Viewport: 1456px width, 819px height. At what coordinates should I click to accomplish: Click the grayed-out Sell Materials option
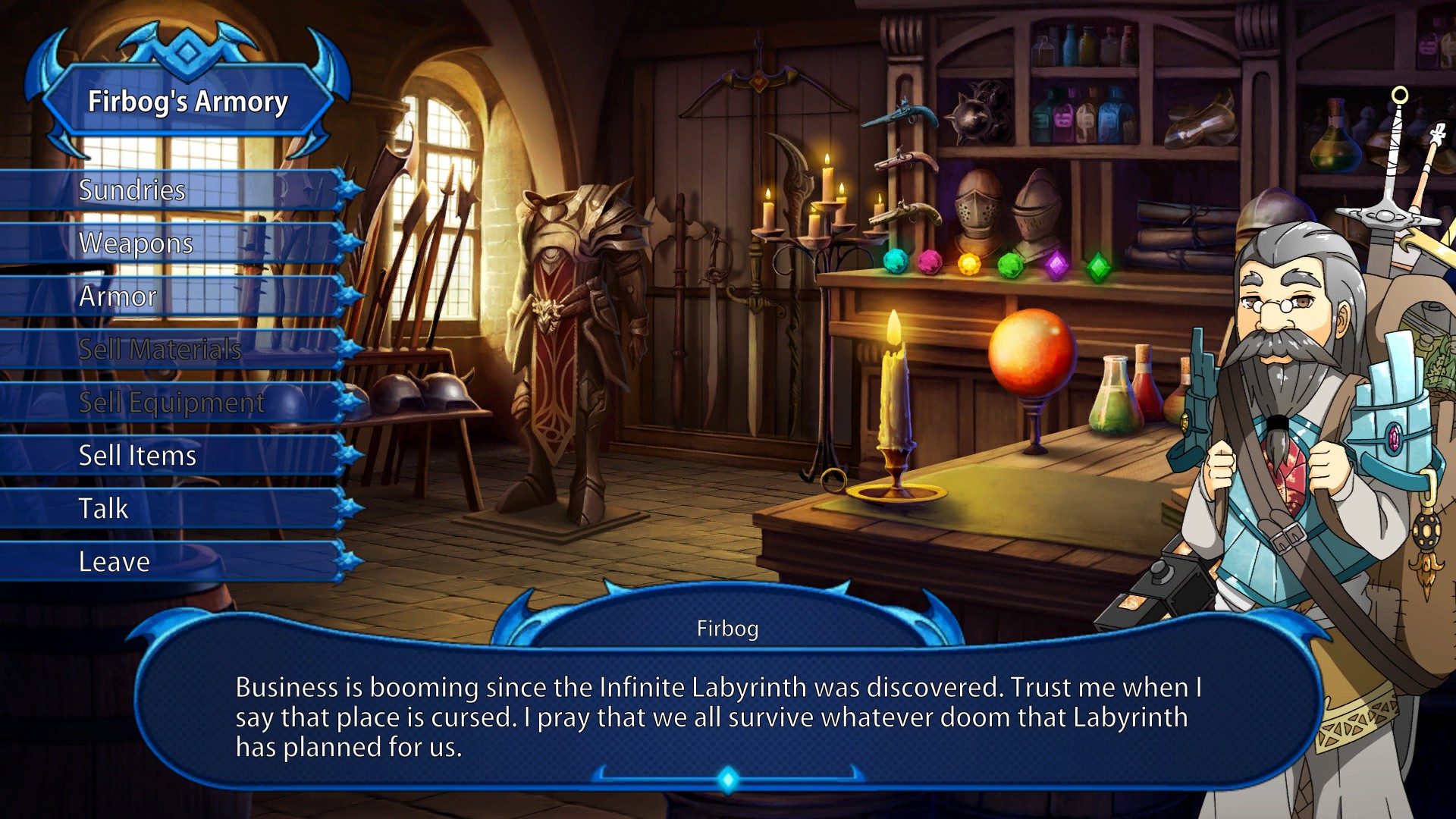click(159, 350)
